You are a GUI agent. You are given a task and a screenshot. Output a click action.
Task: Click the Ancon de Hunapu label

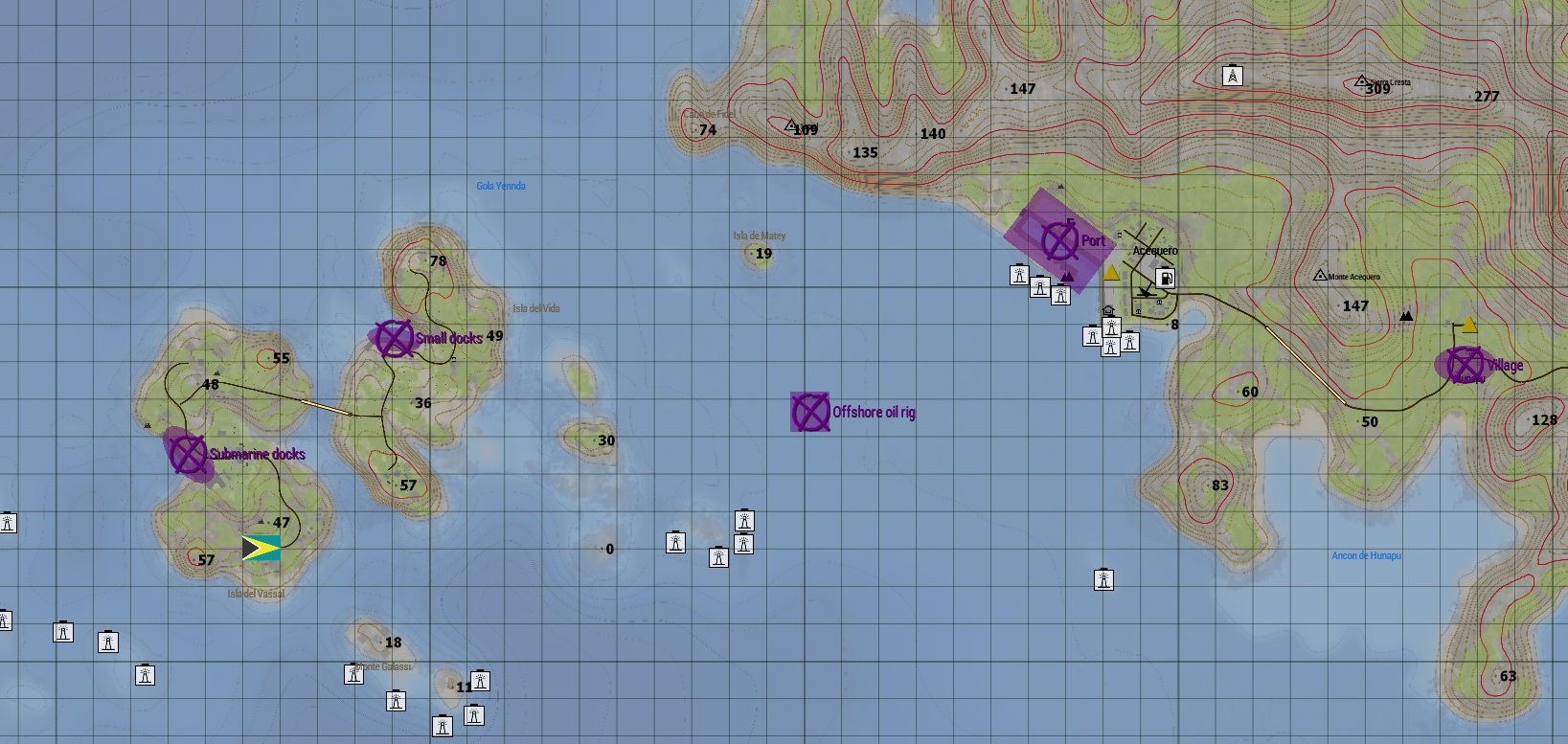1368,555
